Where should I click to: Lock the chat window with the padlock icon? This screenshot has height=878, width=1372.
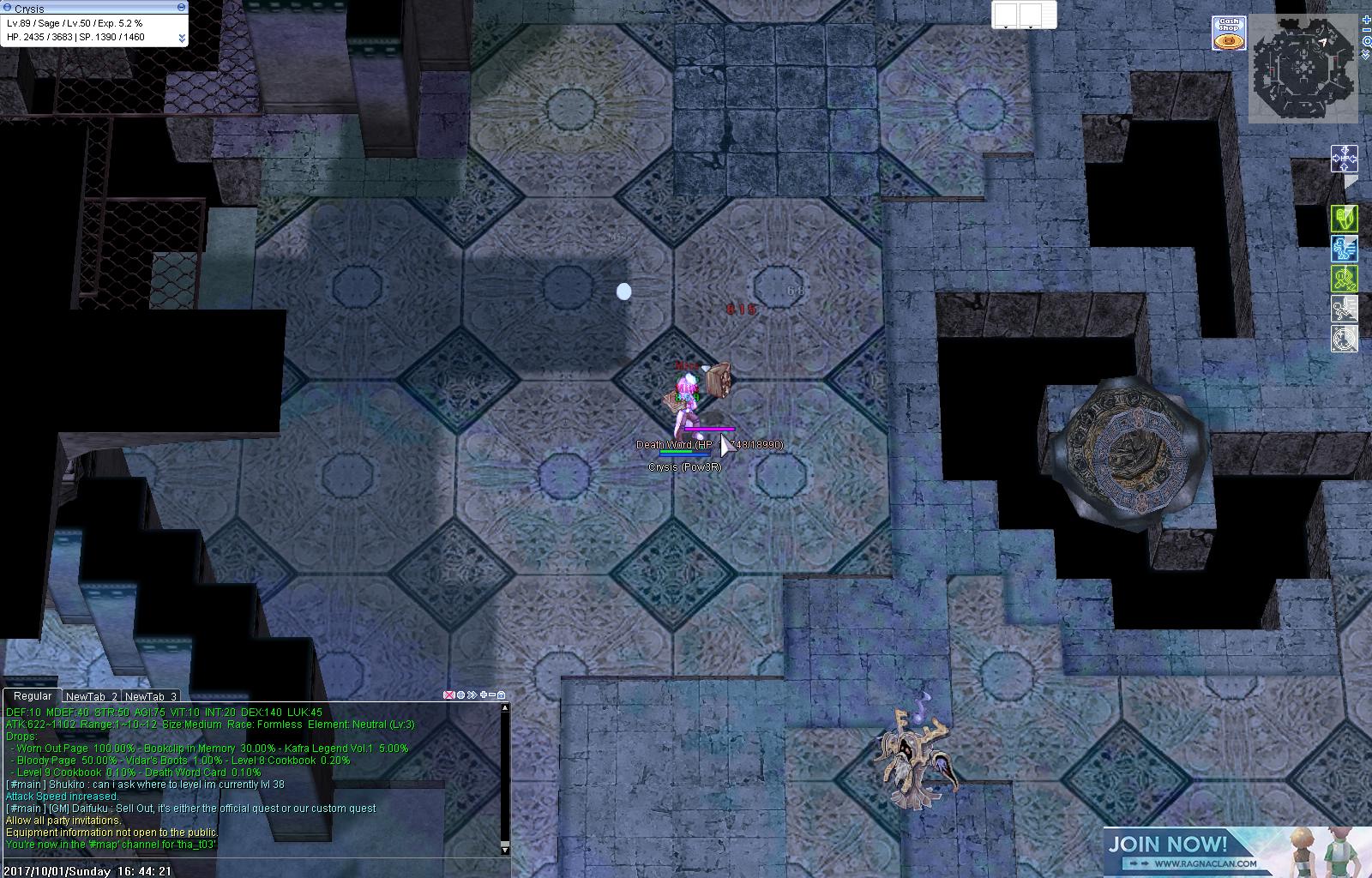[x=501, y=695]
